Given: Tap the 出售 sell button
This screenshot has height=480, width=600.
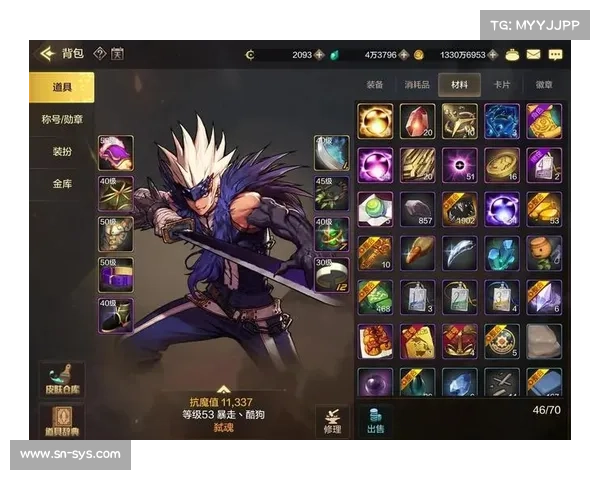Looking at the screenshot, I should [x=375, y=420].
